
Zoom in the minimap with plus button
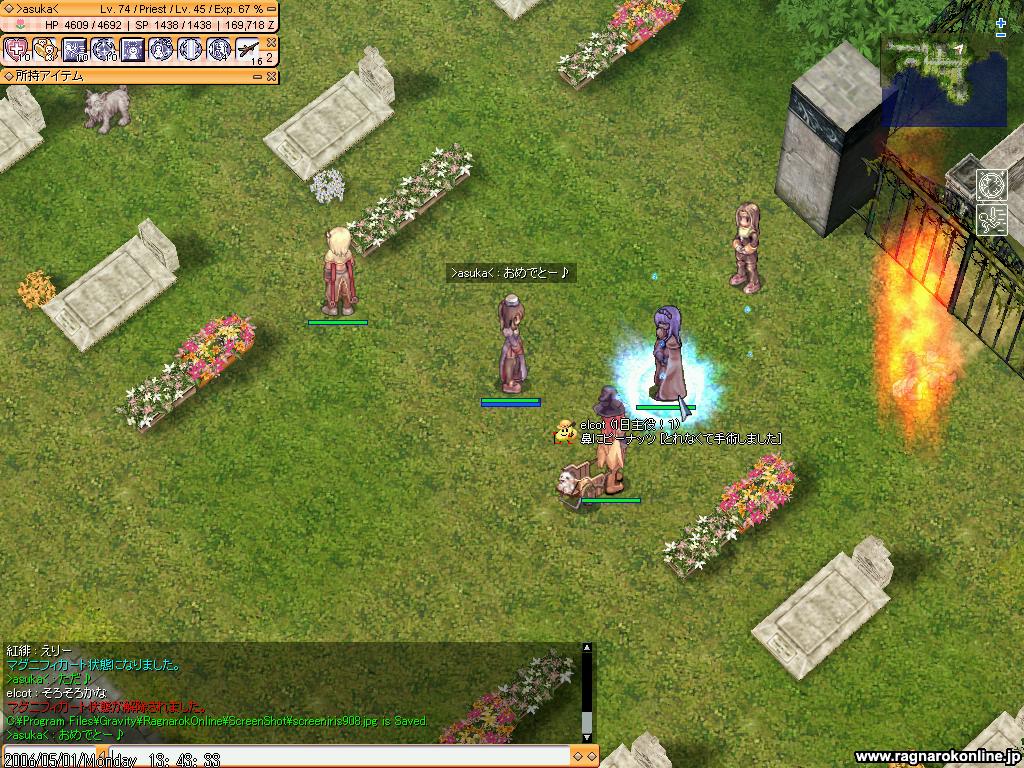tap(1001, 22)
